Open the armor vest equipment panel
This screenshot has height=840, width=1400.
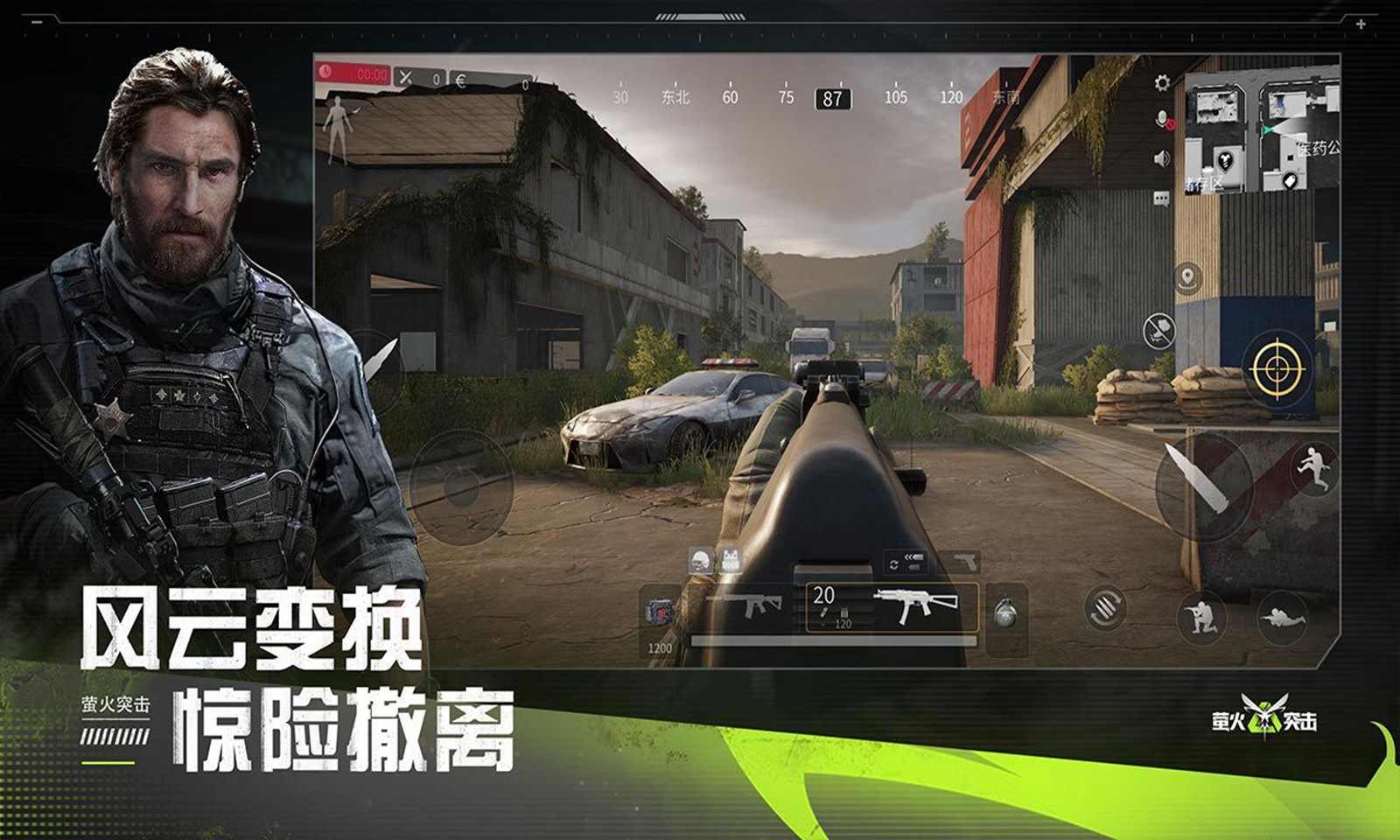click(x=731, y=560)
